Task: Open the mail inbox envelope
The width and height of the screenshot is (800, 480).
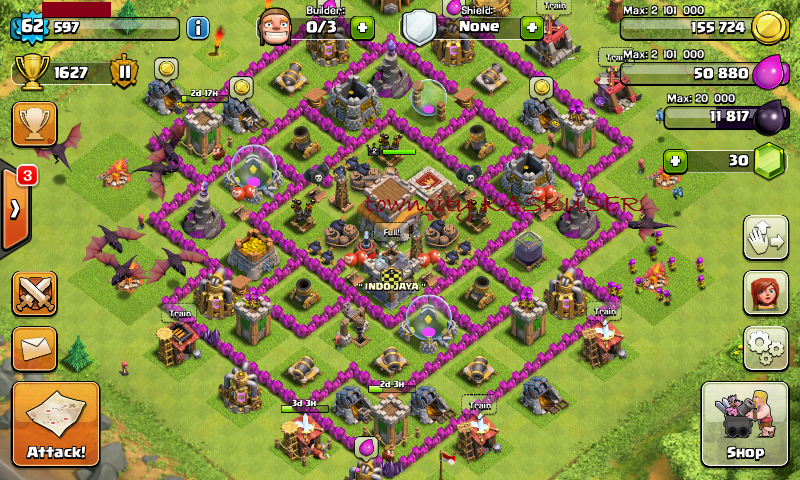Action: click(x=35, y=347)
